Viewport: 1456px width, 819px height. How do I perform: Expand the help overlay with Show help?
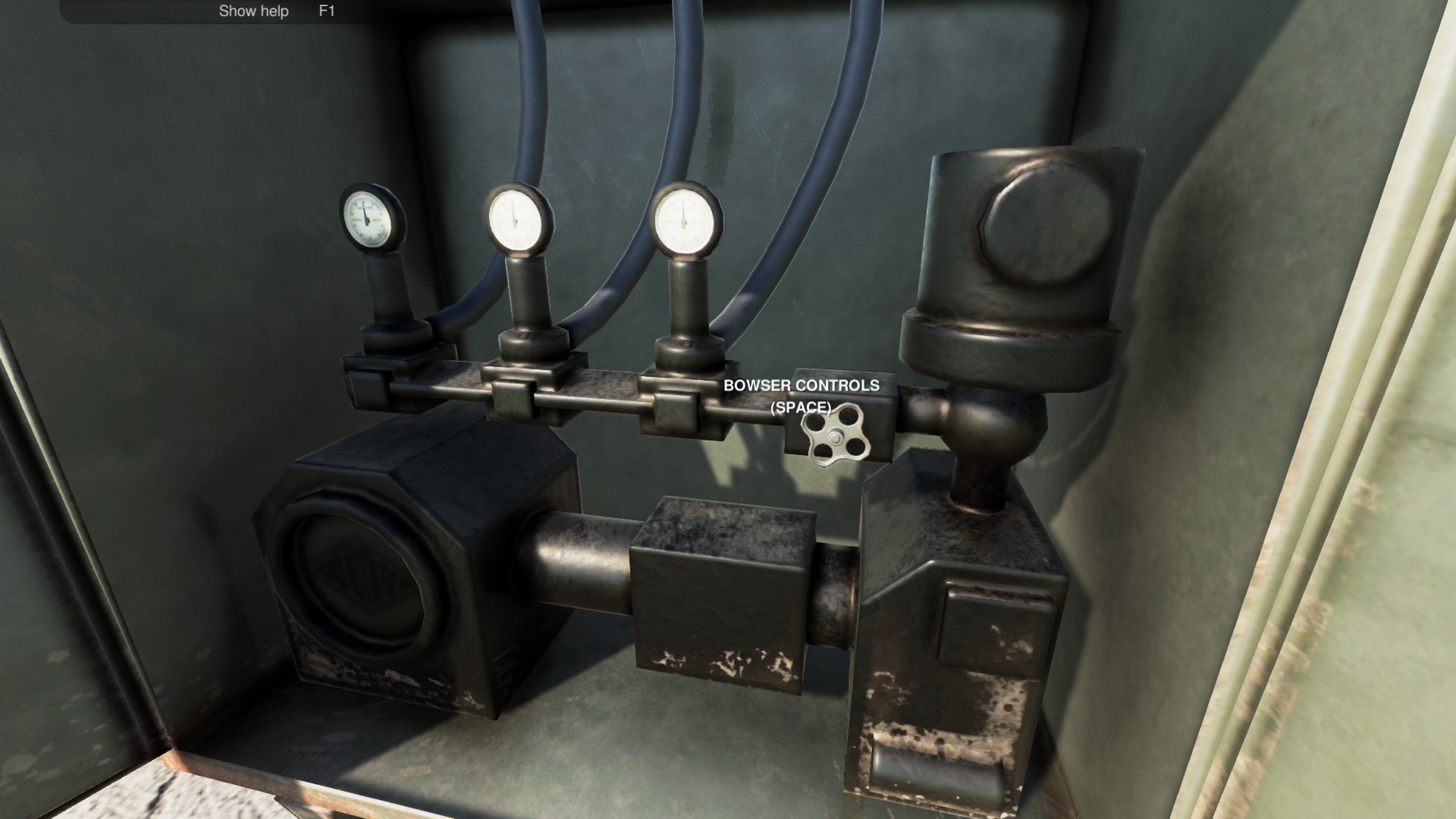point(253,11)
